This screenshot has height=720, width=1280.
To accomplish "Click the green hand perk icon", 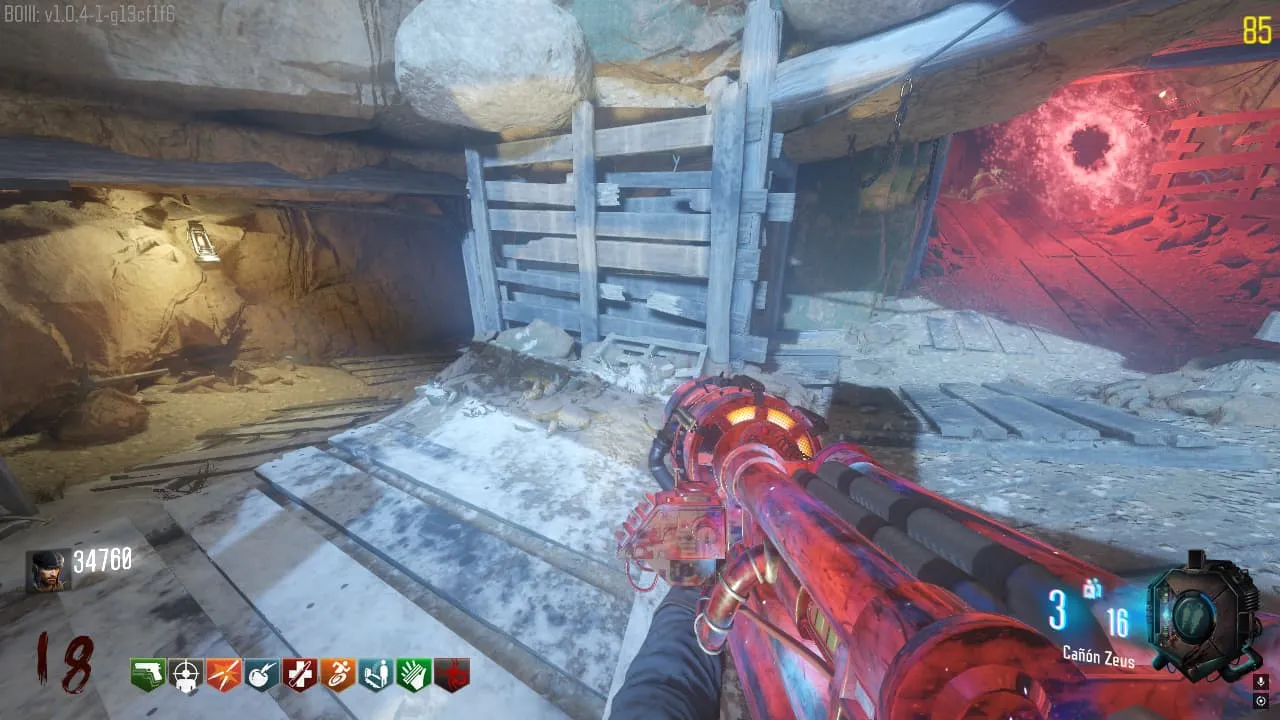I will pos(413,676).
